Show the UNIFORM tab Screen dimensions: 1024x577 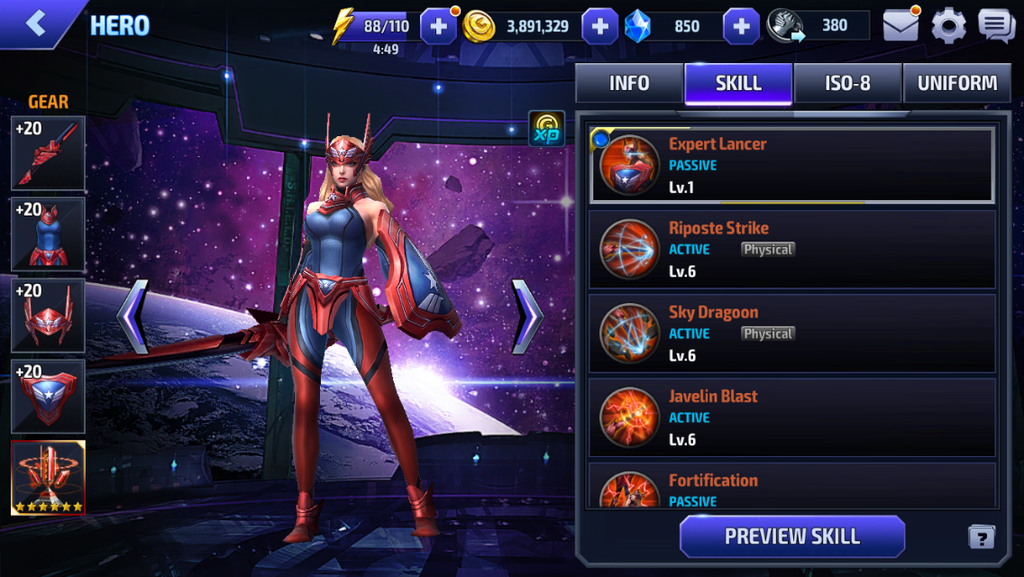click(957, 84)
